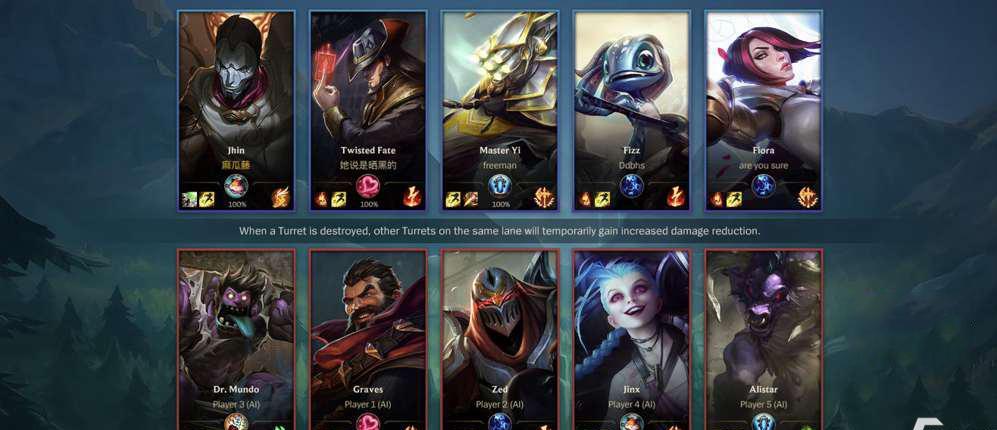997x430 pixels.
Task: Click the pink heart rune on Twisted Fate
Action: [368, 185]
